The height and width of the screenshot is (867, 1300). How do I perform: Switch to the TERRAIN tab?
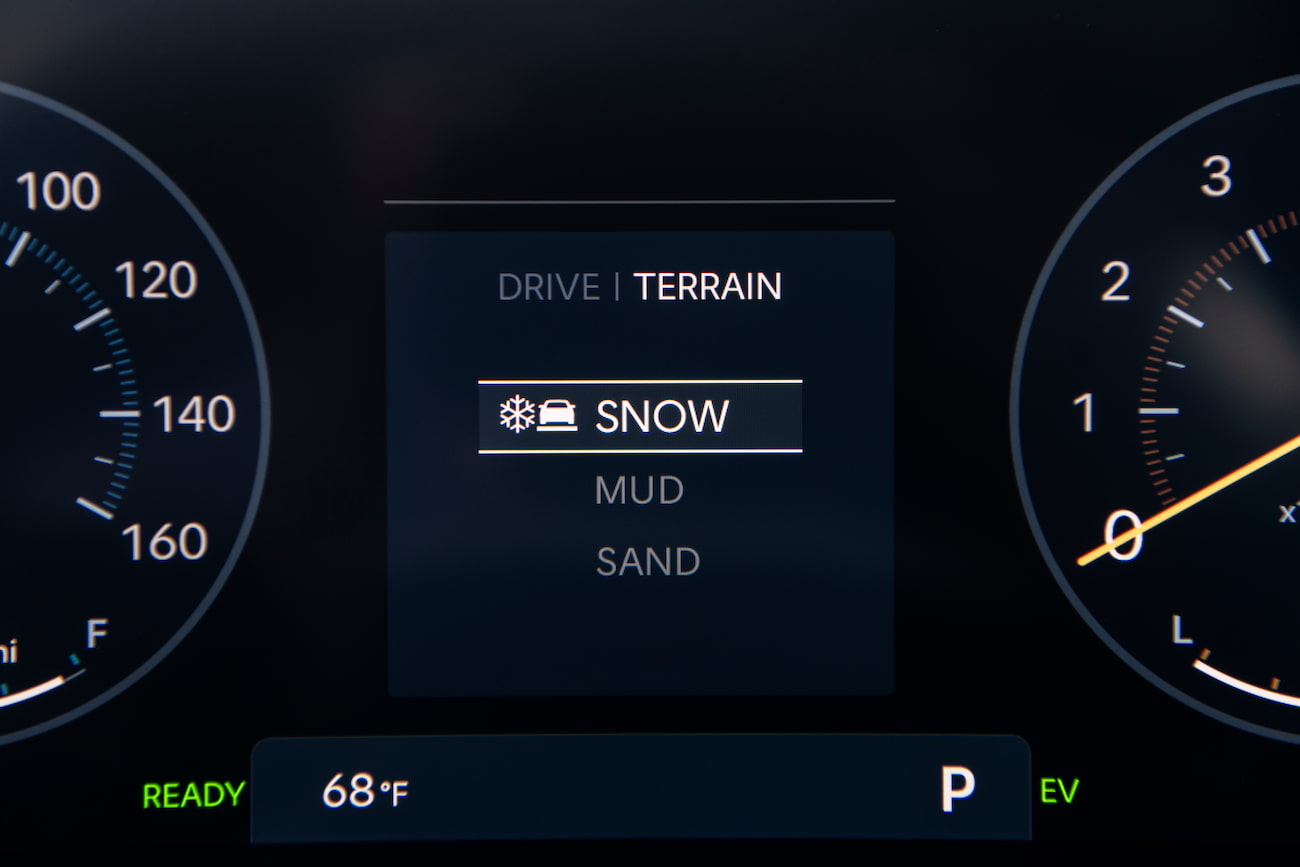(706, 287)
